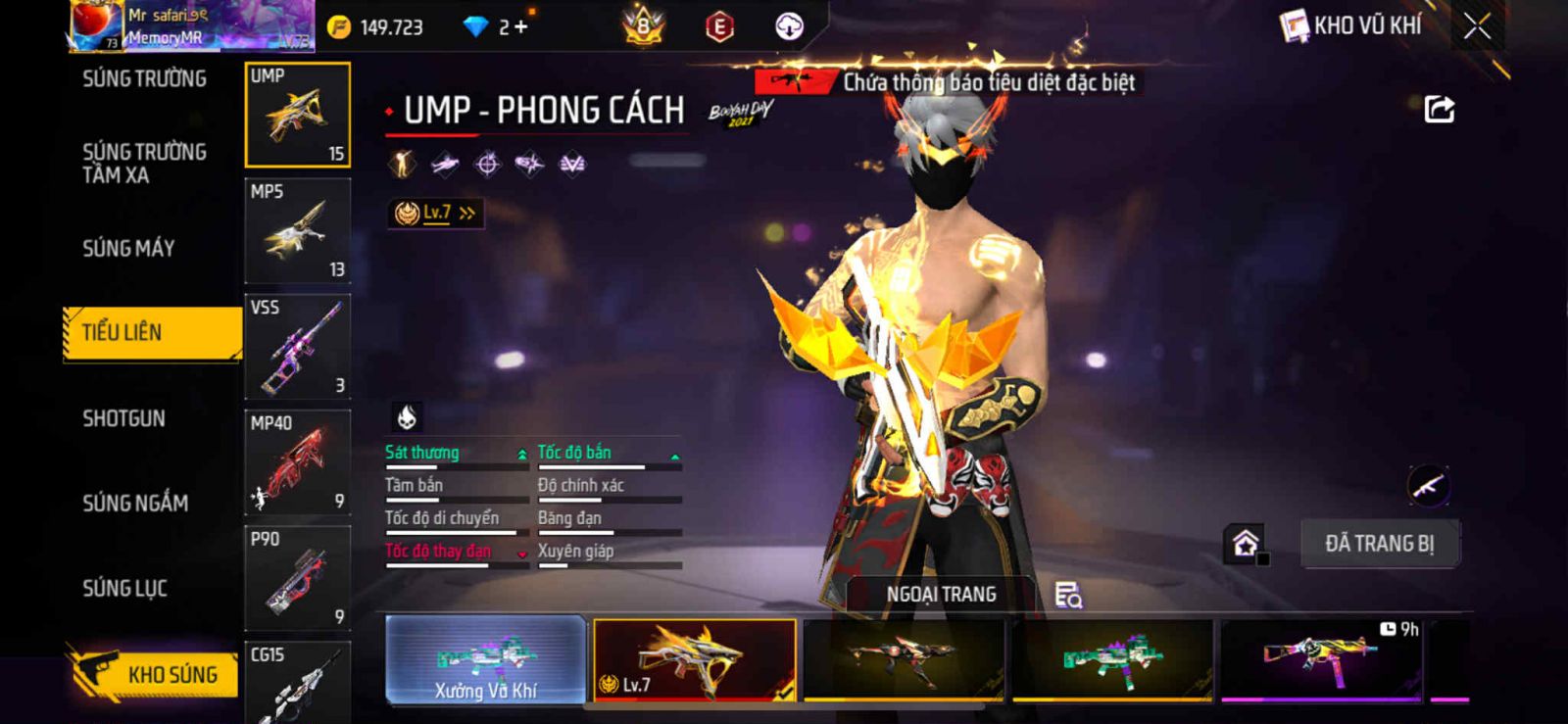Select the MP5 weapon tile
Viewport: 1568px width, 724px height.
[297, 231]
